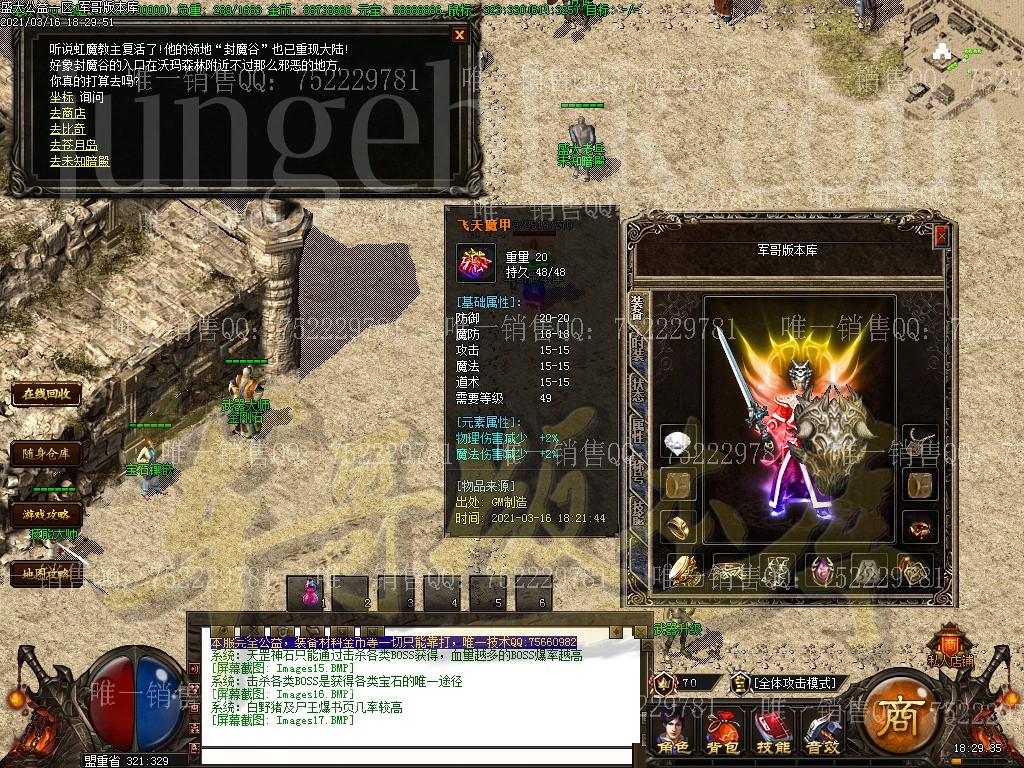Pick the 去未知暗殿 dialogue option
1024x768 pixels.
click(79, 162)
